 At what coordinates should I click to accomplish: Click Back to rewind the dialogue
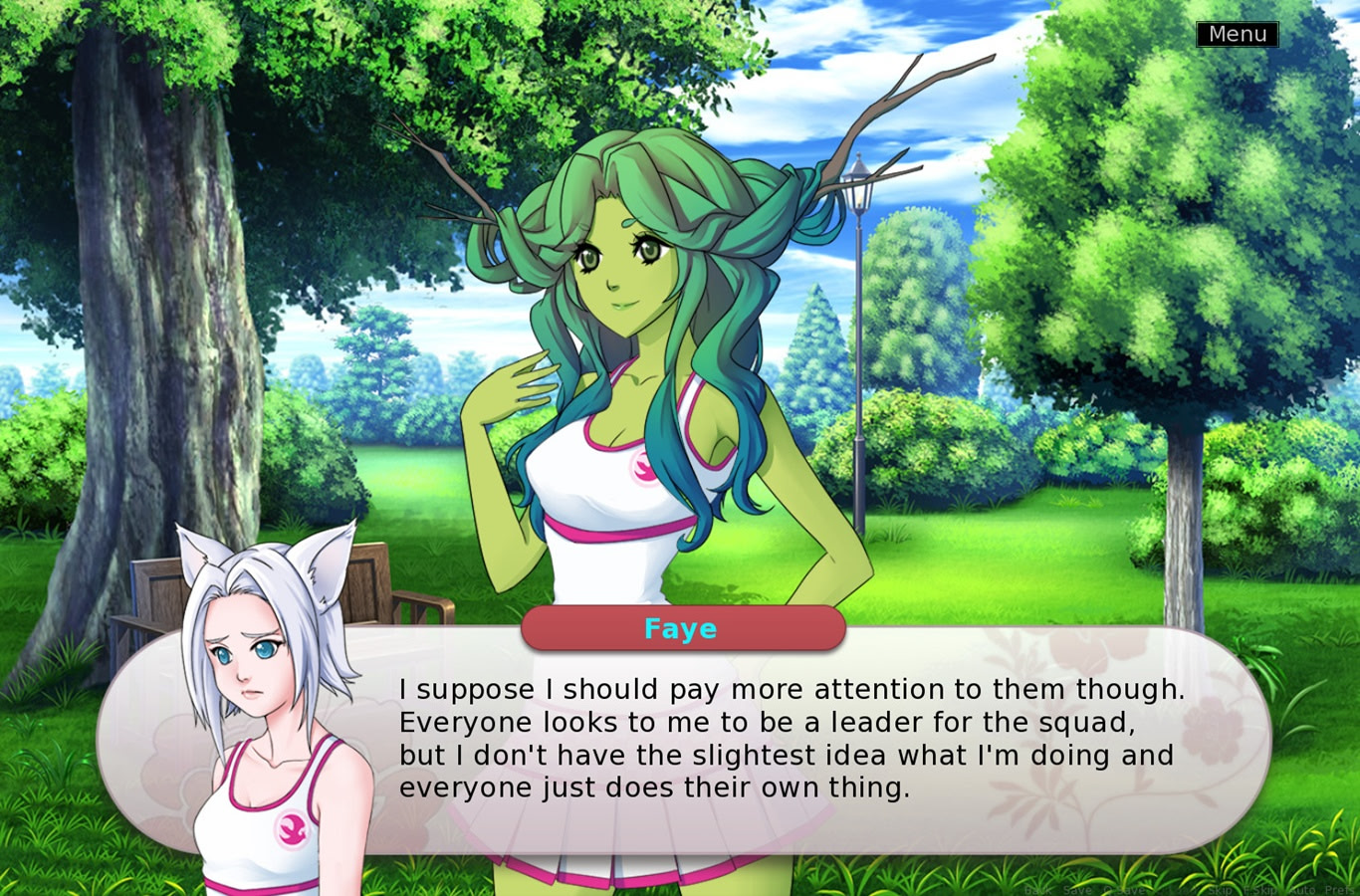(1036, 890)
